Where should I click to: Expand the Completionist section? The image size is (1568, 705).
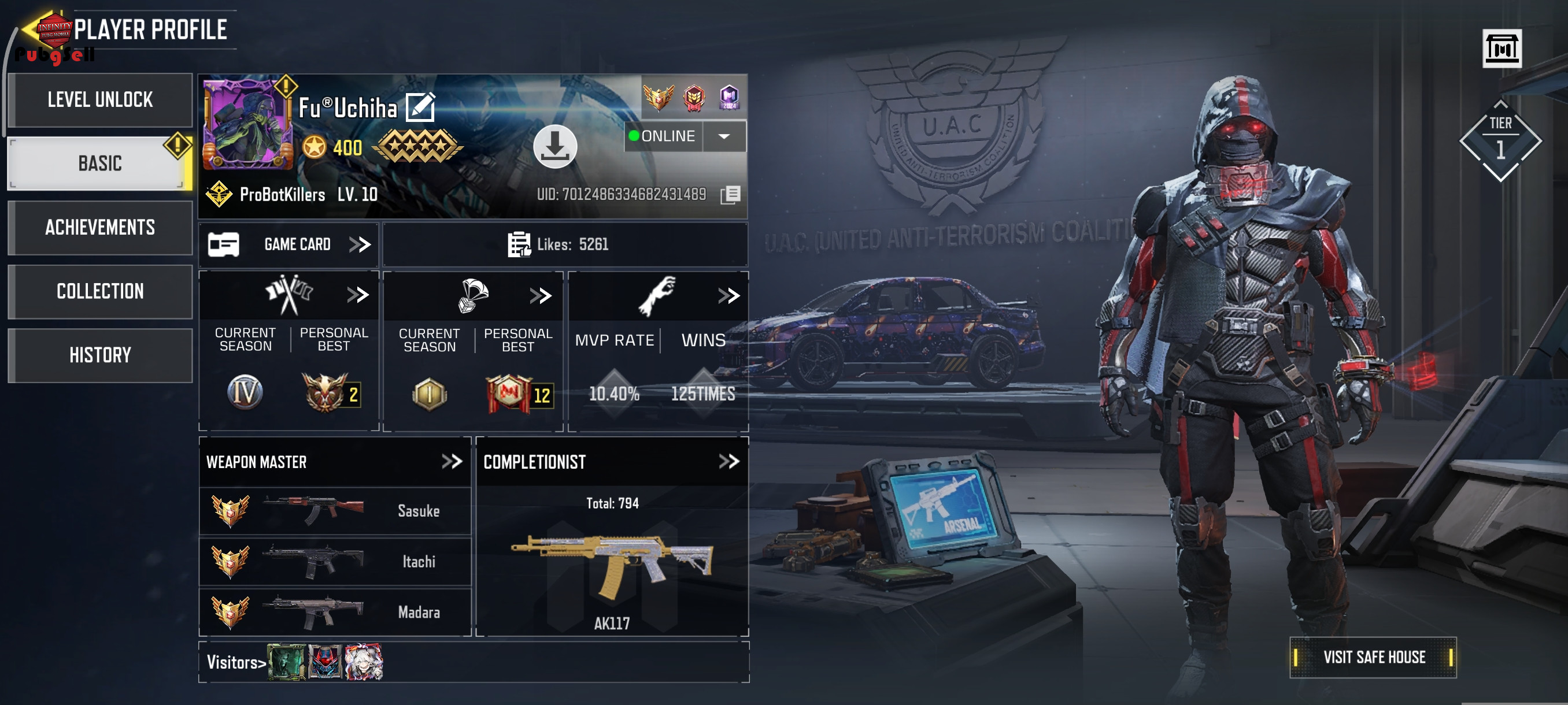click(728, 462)
